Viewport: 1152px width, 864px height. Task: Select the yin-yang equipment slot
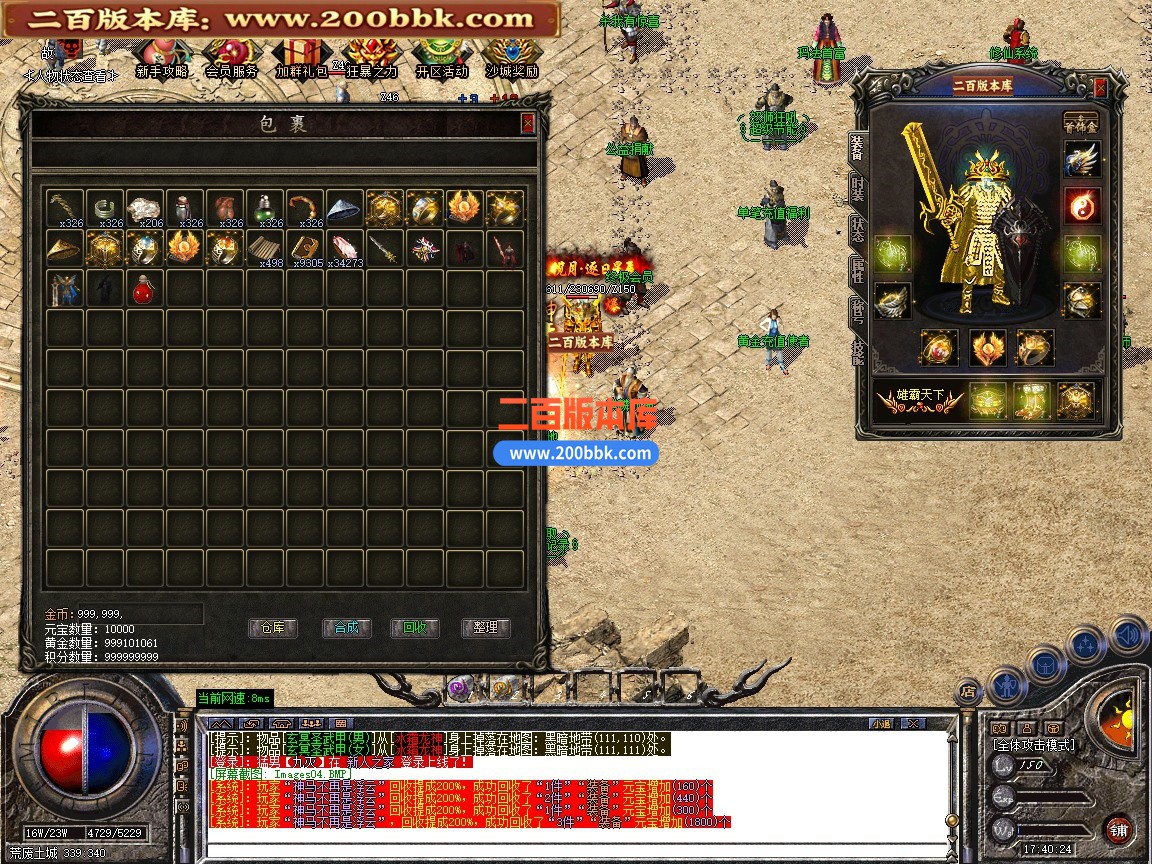pyautogui.click(x=1081, y=205)
